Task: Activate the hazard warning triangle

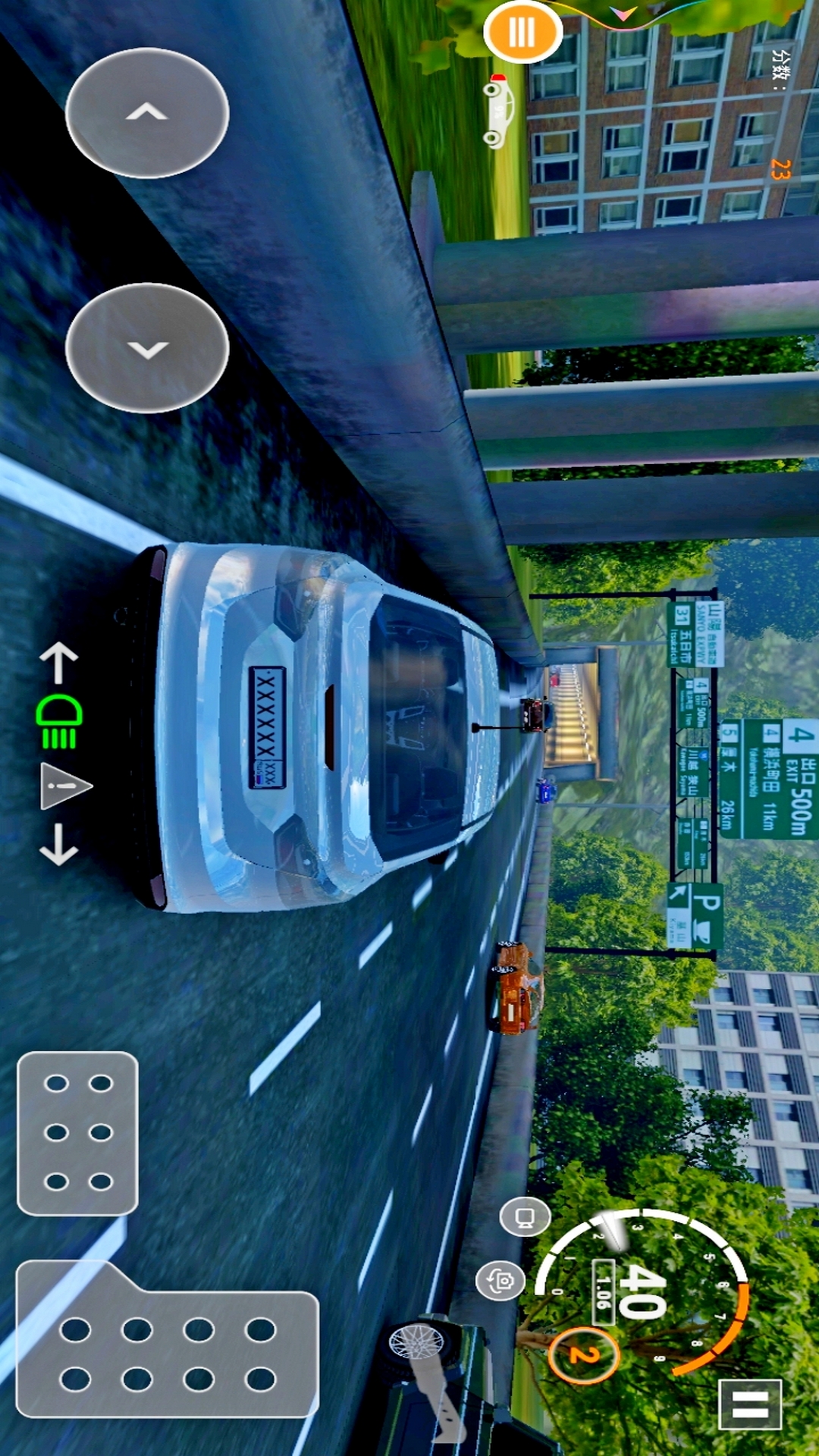Action: [64, 786]
